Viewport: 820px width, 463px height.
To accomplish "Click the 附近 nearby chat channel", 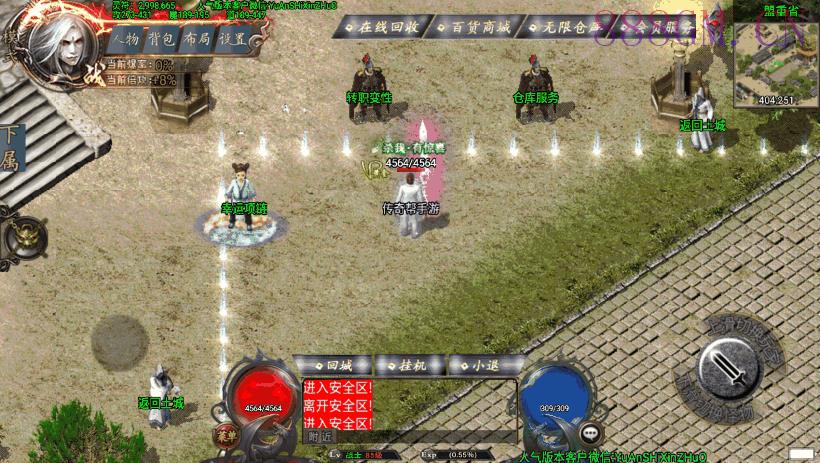I will point(320,437).
